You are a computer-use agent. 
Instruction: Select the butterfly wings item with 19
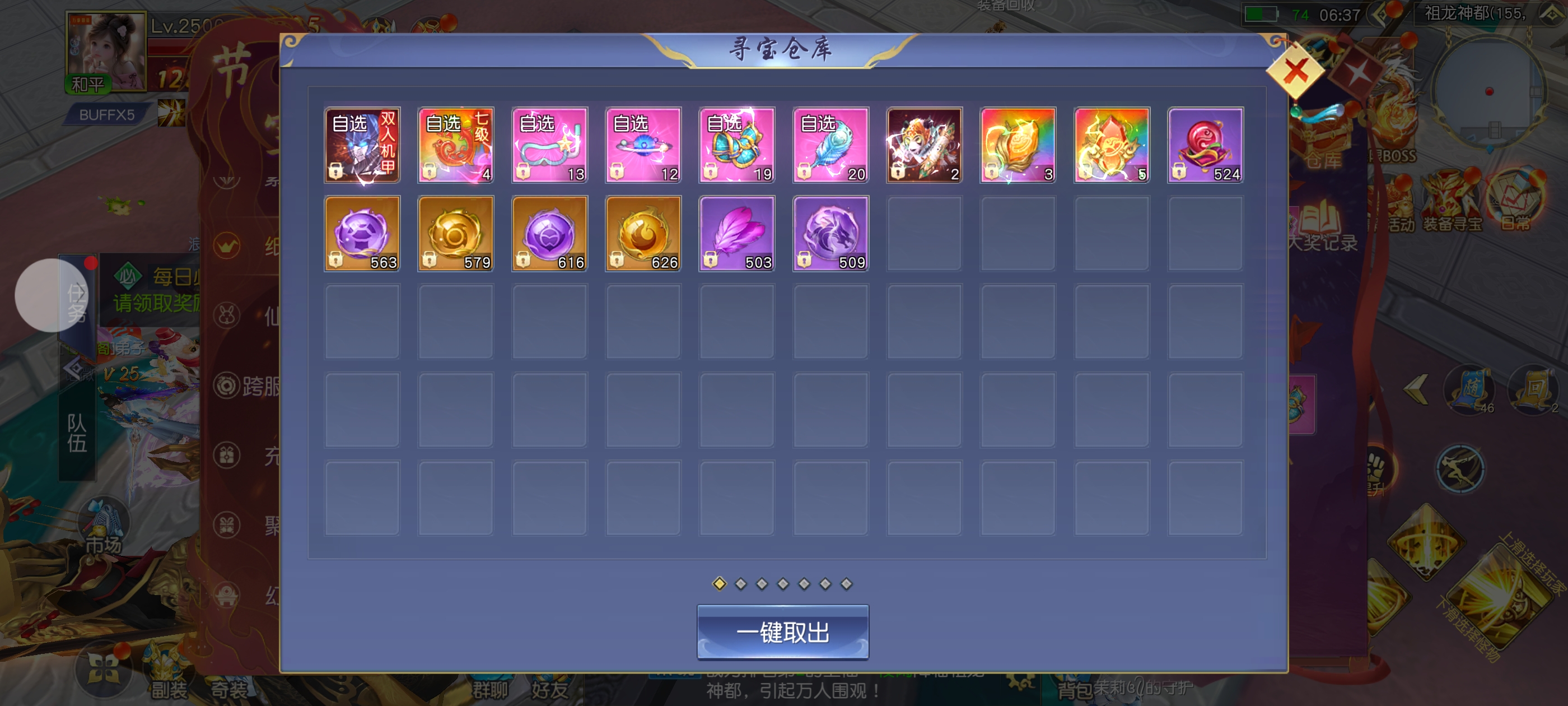pos(737,146)
